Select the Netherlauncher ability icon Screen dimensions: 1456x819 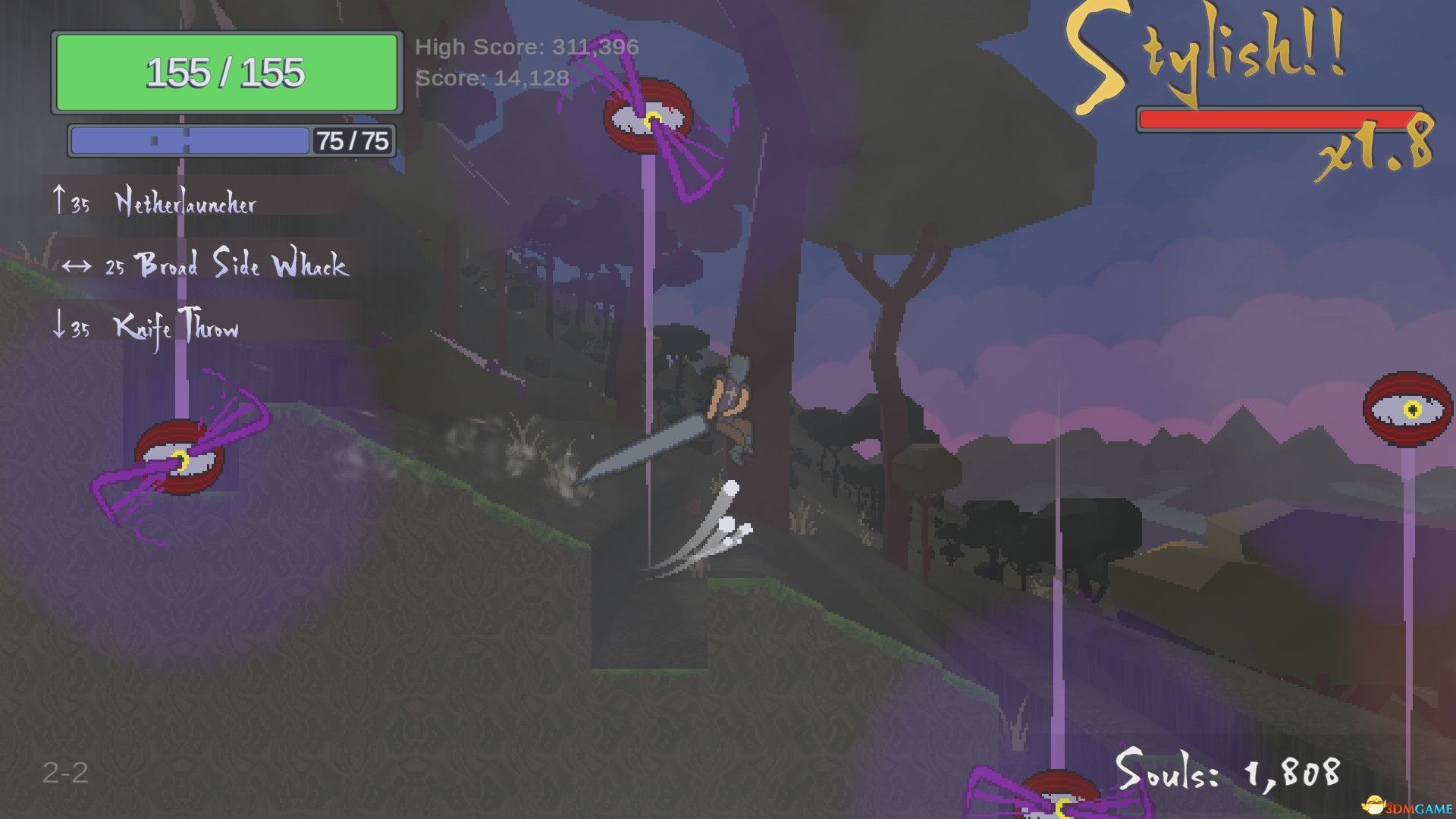pyautogui.click(x=186, y=202)
